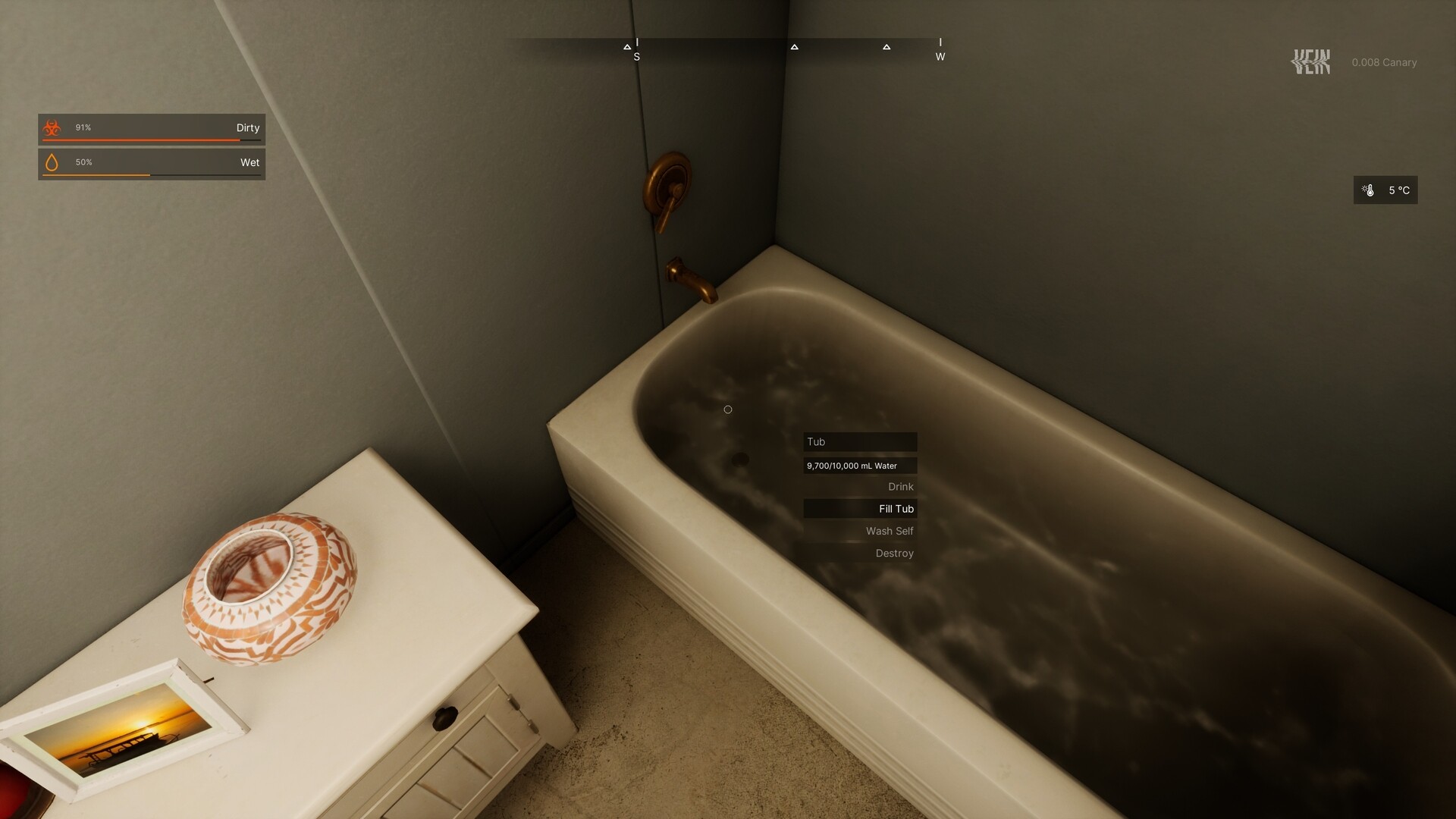Click the 0.008 Canary version label
Screen dimensions: 1456x819
point(1385,62)
